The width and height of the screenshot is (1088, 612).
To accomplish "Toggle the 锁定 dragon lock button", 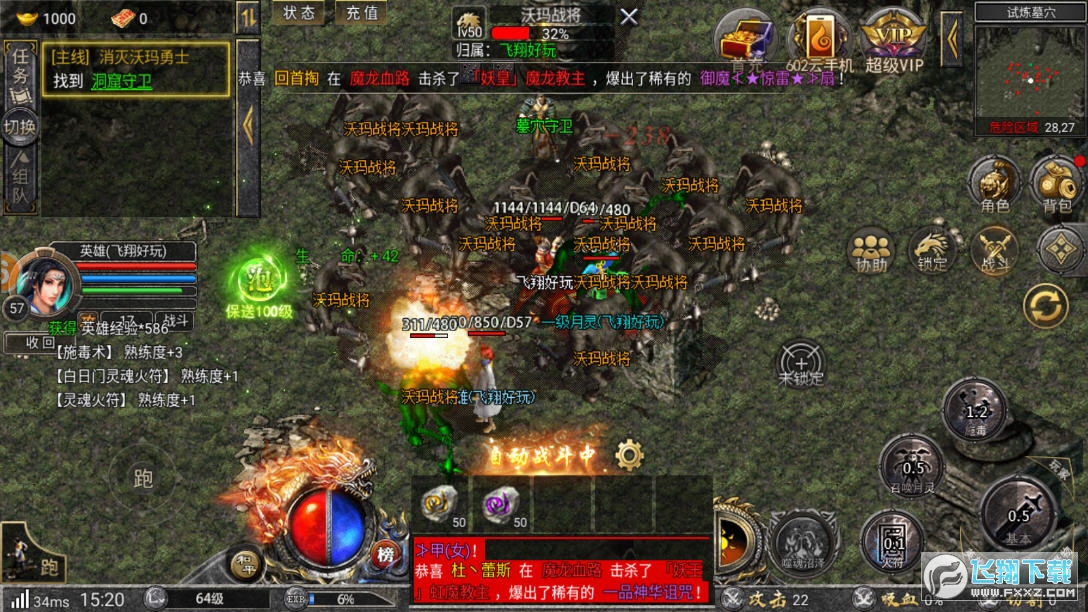I will pyautogui.click(x=932, y=250).
